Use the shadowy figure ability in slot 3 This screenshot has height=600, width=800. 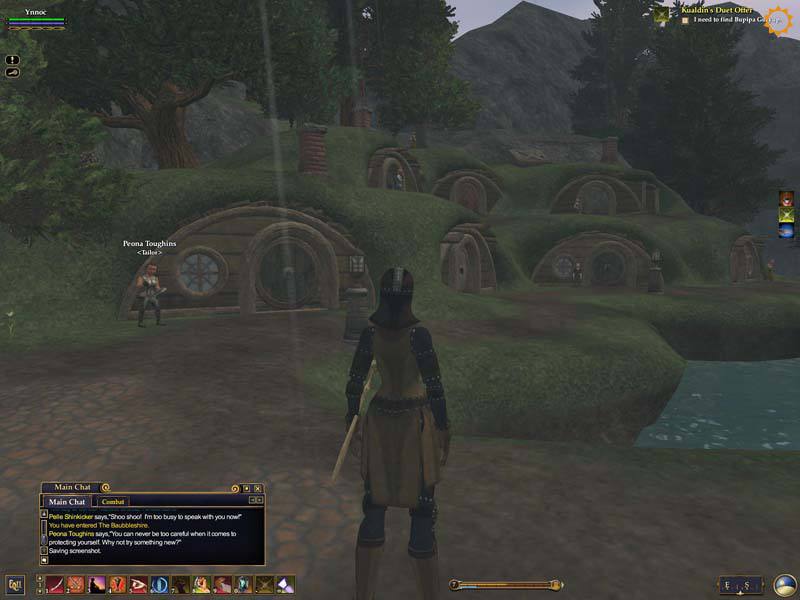(97, 584)
